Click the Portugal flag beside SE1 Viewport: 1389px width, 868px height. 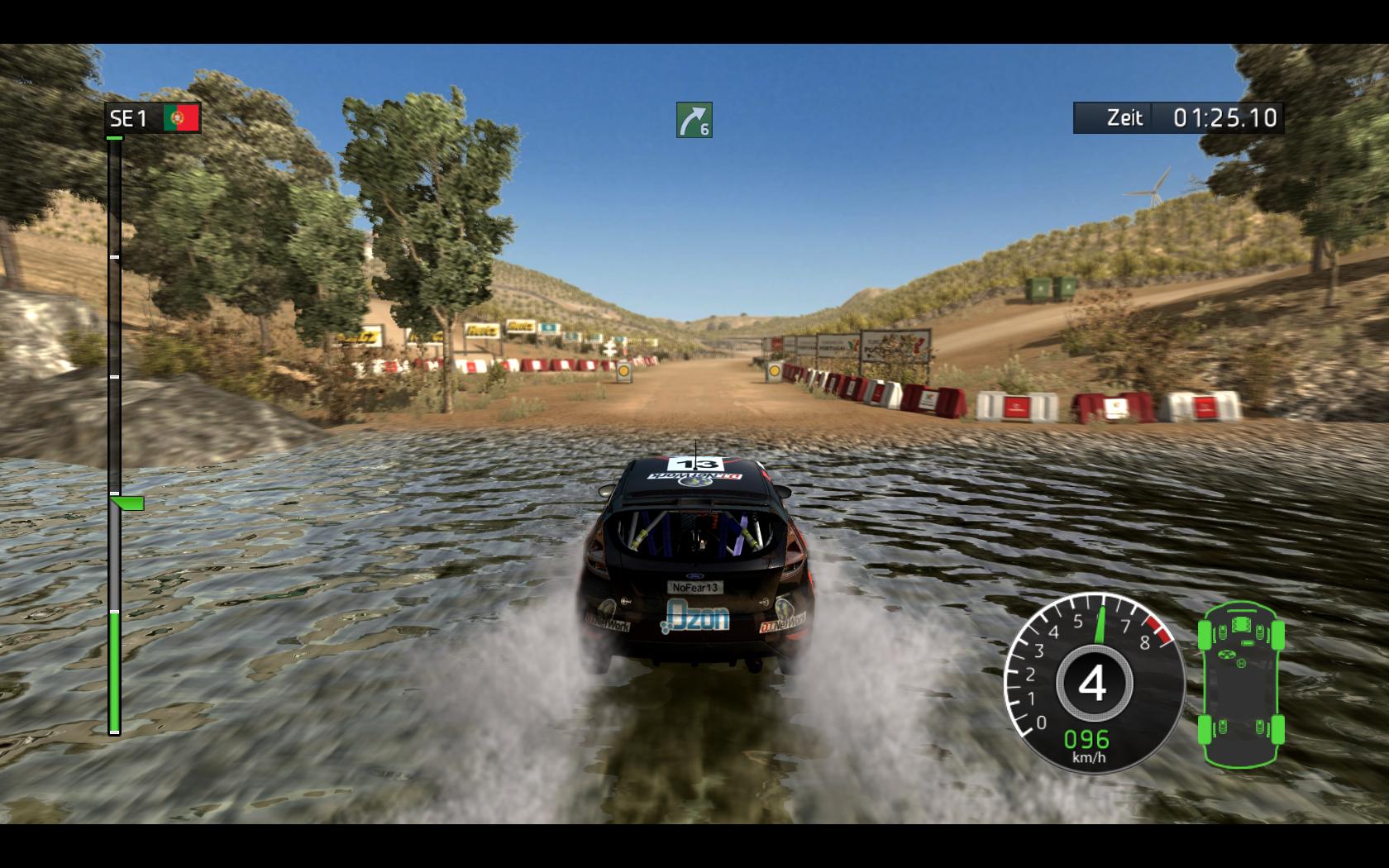181,118
